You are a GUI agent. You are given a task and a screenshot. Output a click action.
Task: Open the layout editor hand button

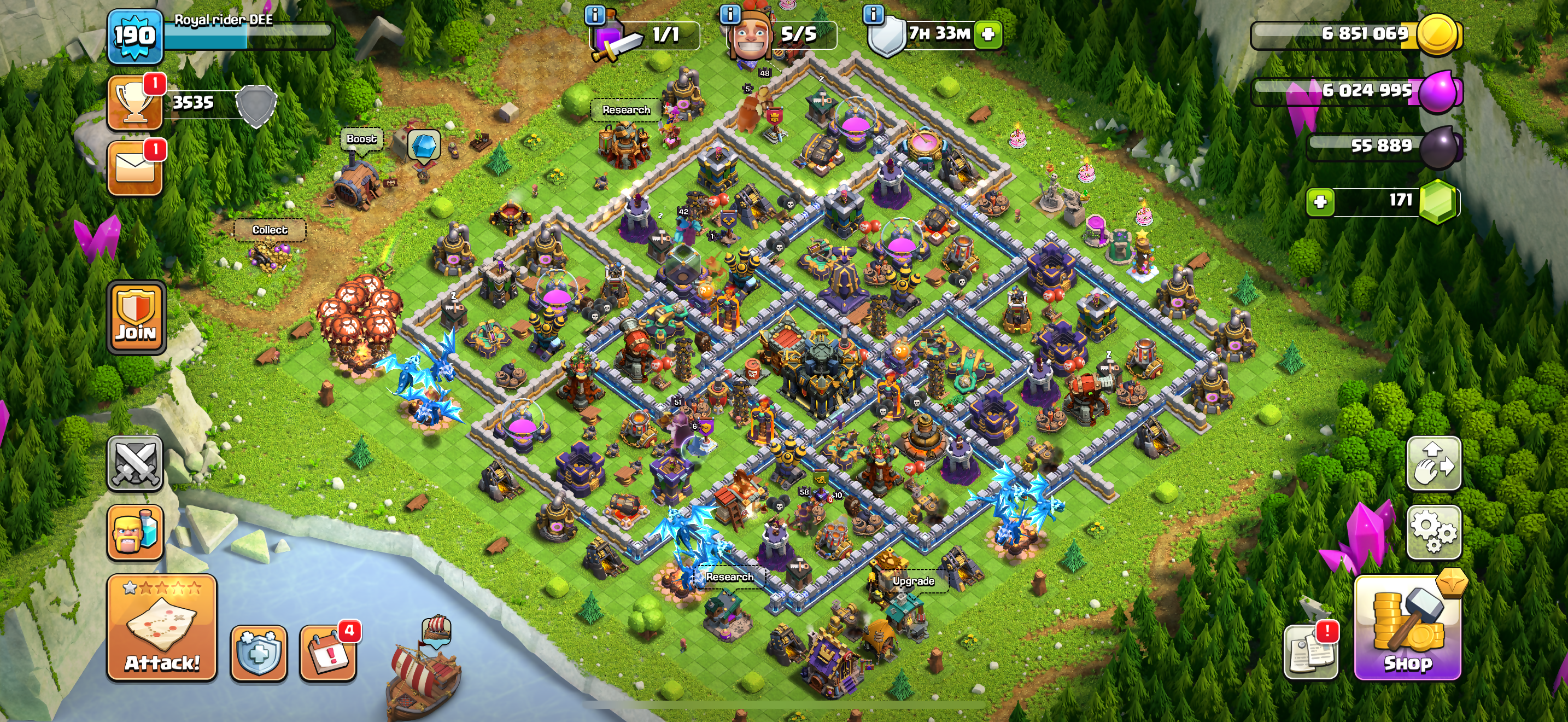coord(1434,463)
